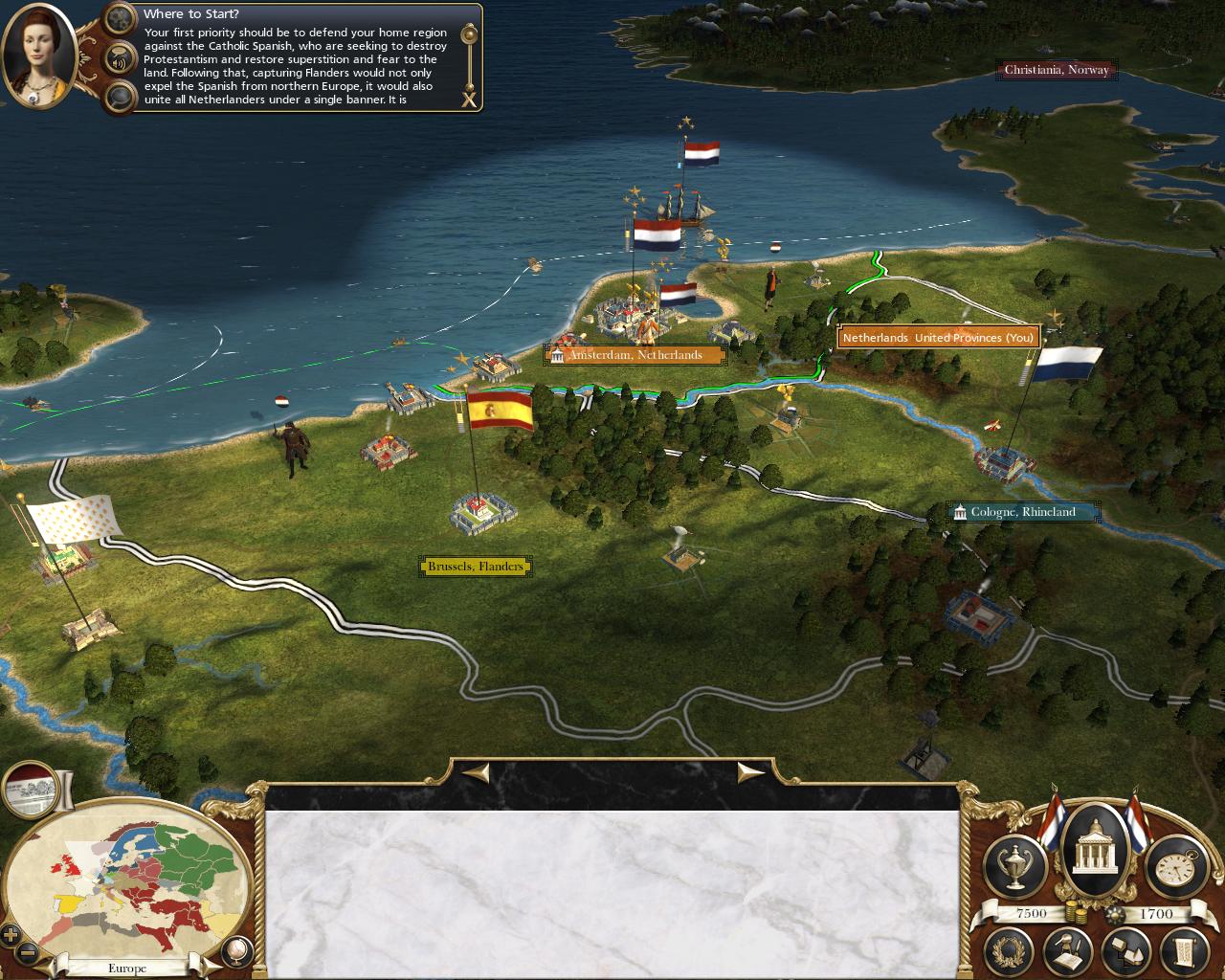
Task: Zoom in the minimap with plus button
Action: coord(11,934)
